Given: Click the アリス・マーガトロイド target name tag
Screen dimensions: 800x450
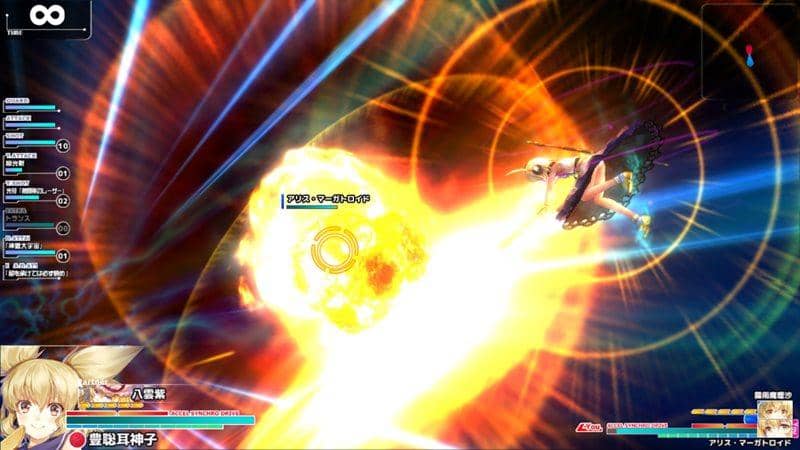Looking at the screenshot, I should tap(327, 199).
